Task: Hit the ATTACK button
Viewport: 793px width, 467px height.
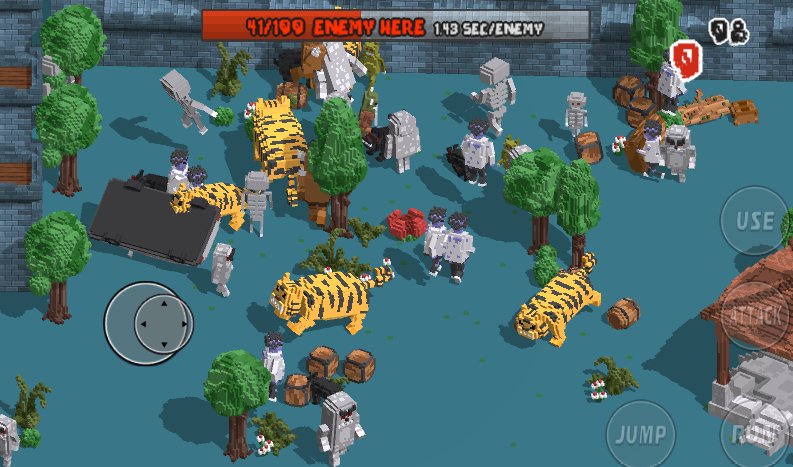Action: pyautogui.click(x=757, y=315)
